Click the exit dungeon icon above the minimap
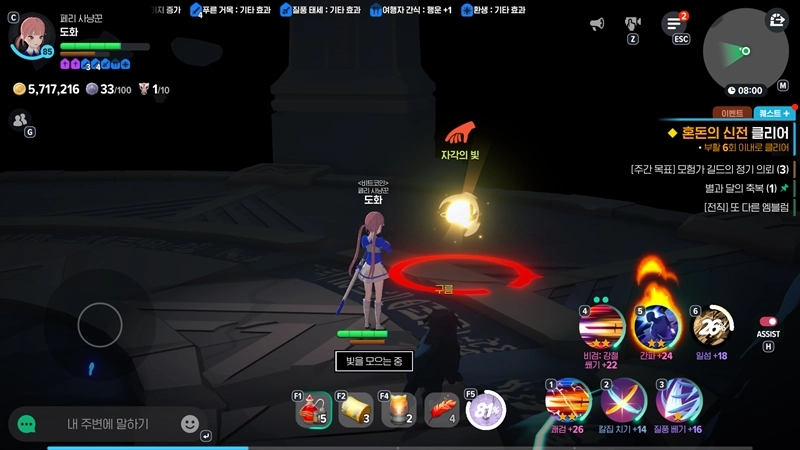This screenshot has height=450, width=800. [778, 20]
